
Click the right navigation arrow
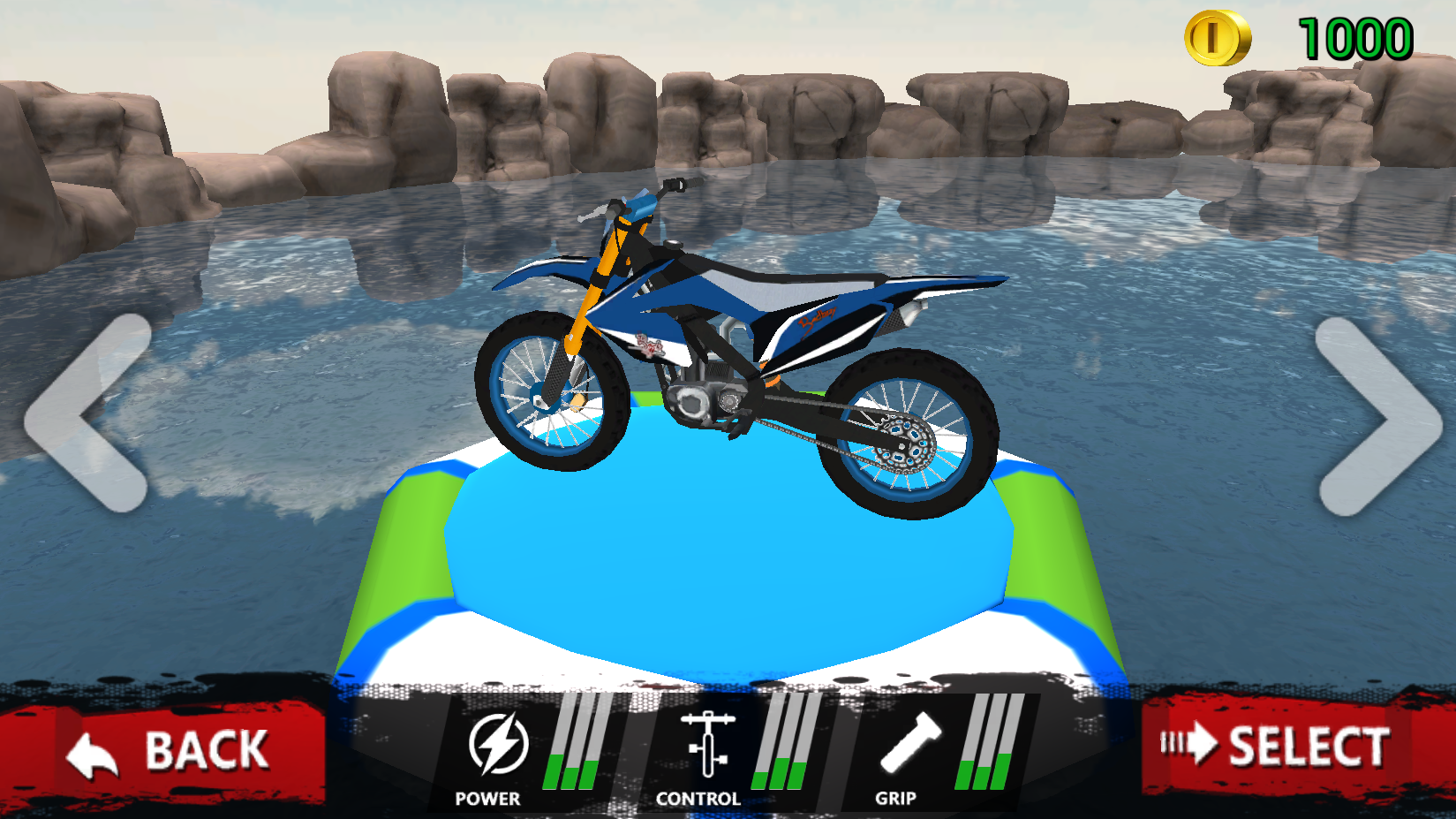pyautogui.click(x=1370, y=413)
